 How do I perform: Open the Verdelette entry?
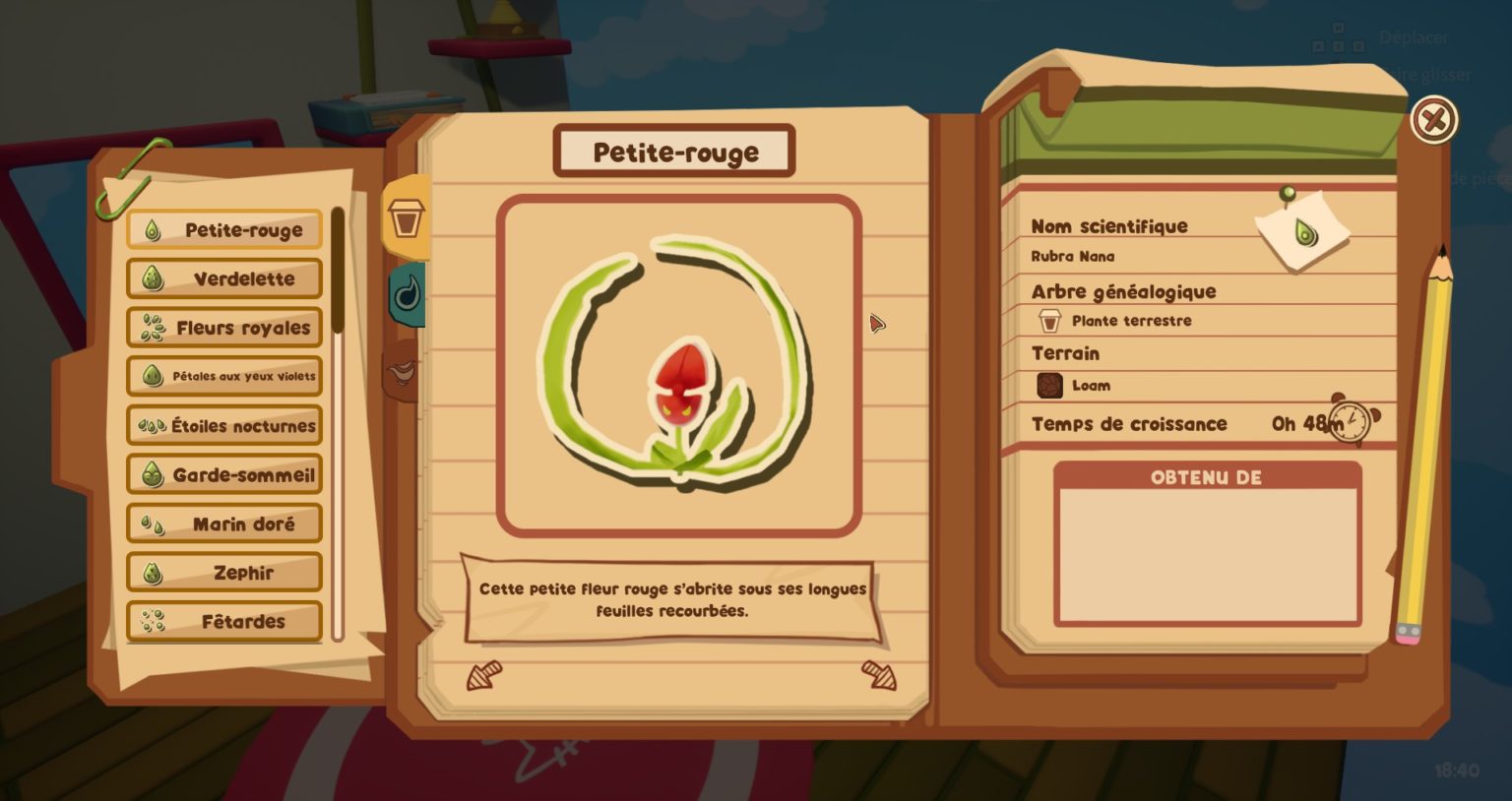[224, 278]
